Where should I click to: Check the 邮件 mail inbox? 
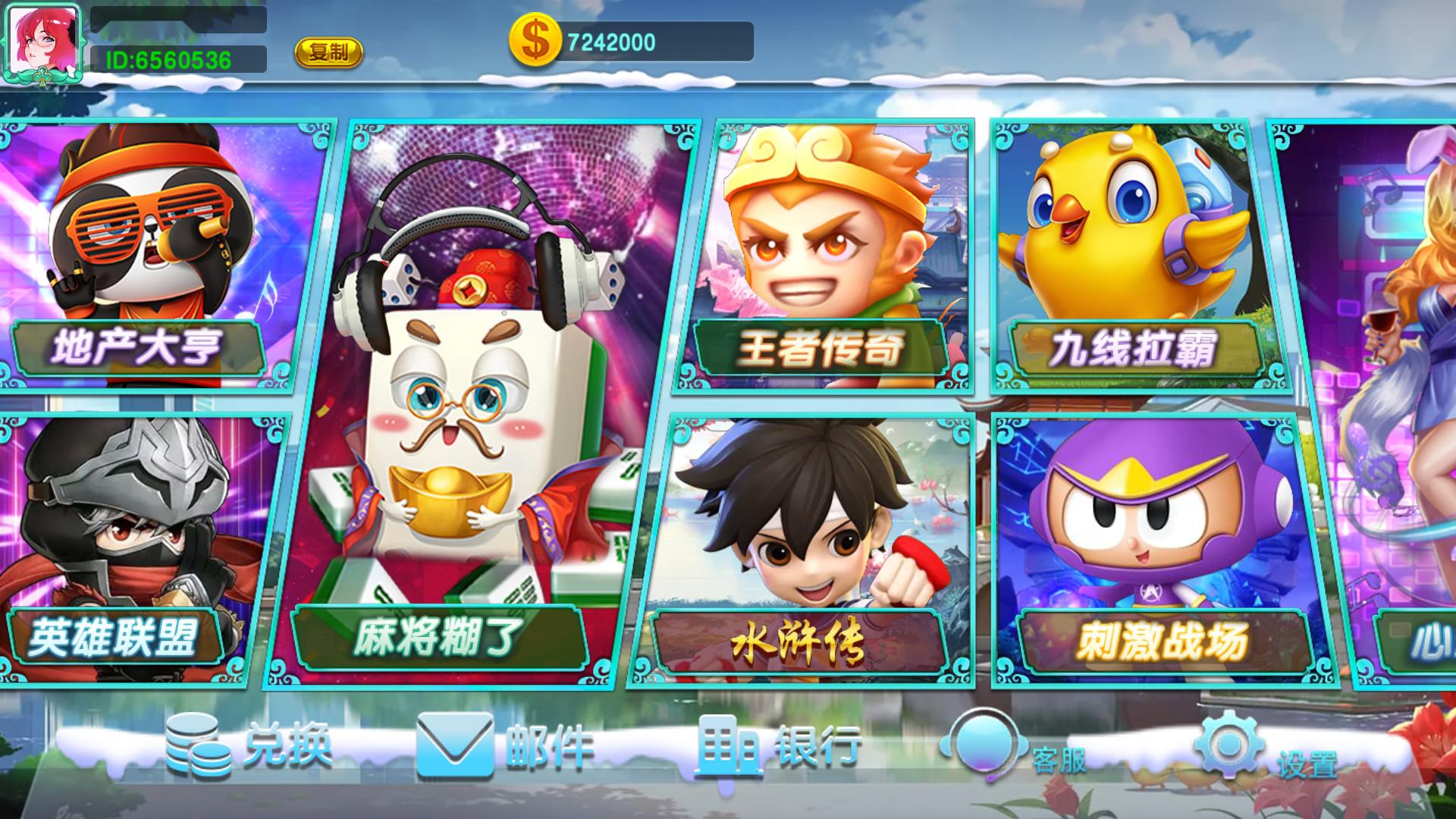pos(504,747)
